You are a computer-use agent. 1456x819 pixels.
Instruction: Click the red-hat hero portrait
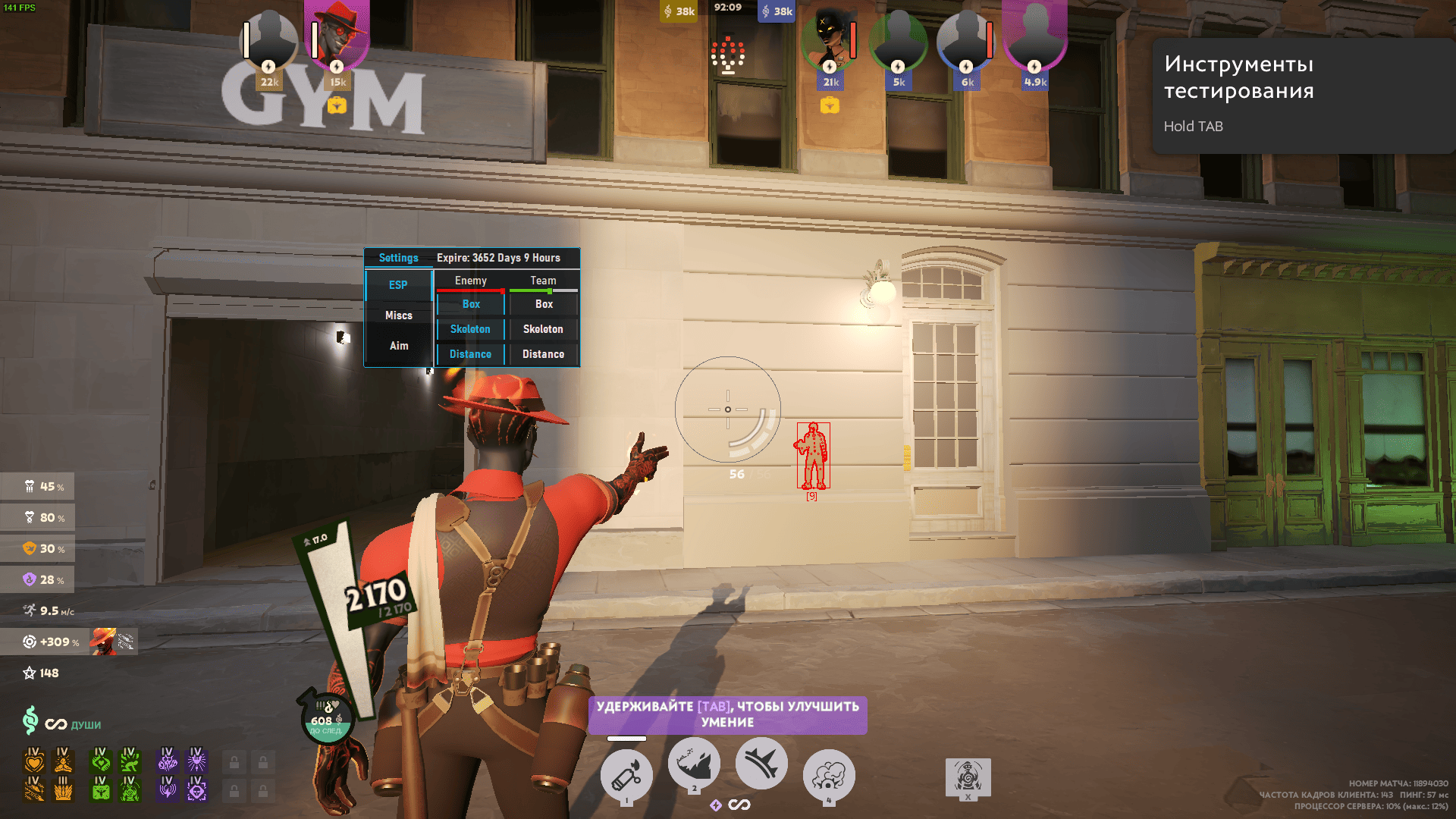click(x=337, y=38)
